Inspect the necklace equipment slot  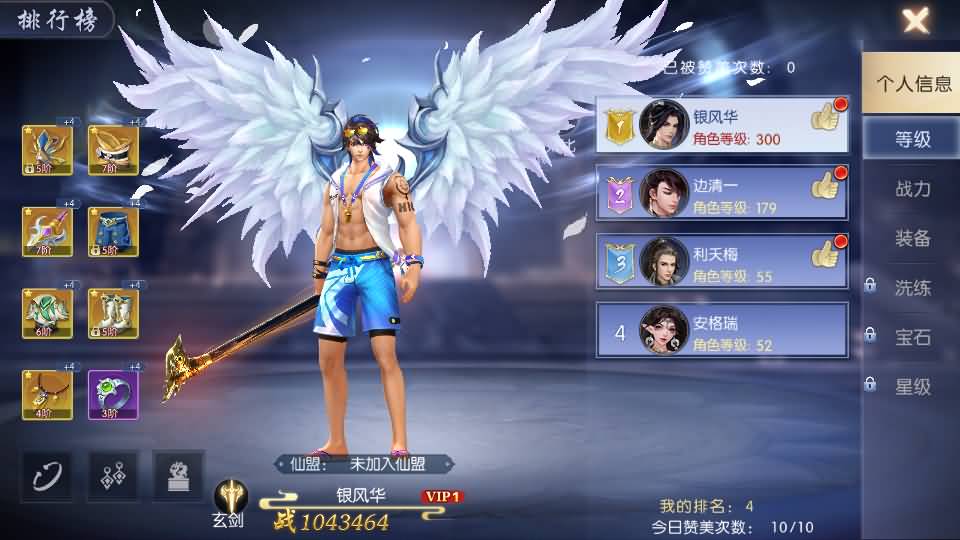click(x=47, y=395)
